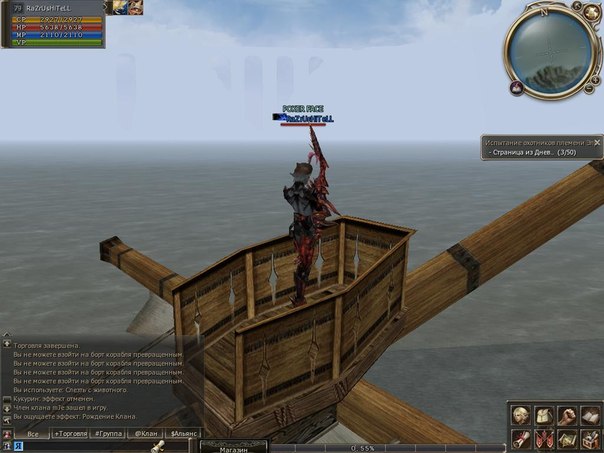Open the character status portrait icon
This screenshot has width=604, height=453.
pos(521,415)
